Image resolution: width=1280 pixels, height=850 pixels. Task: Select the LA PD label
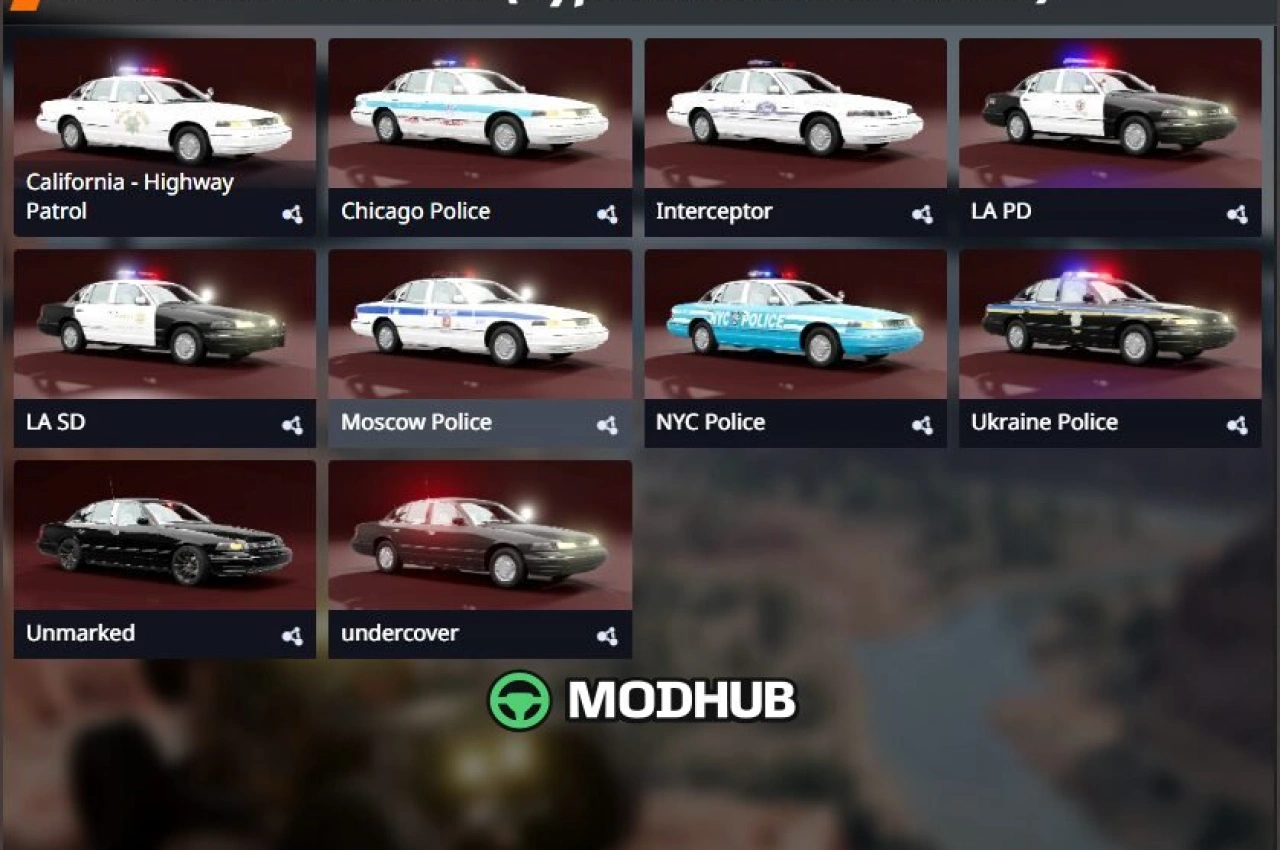coord(1000,211)
